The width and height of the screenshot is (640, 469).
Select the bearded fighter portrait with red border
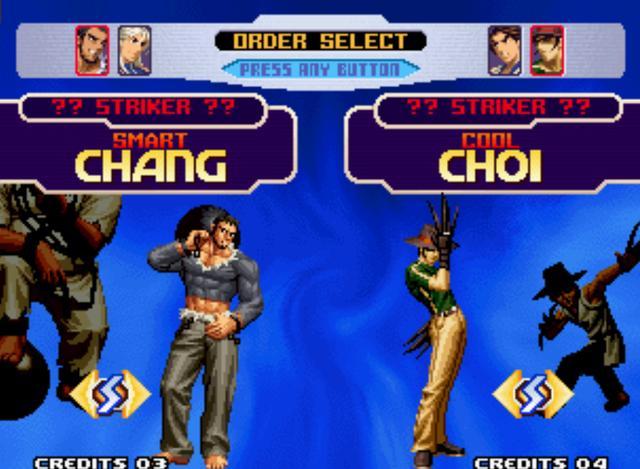(92, 50)
